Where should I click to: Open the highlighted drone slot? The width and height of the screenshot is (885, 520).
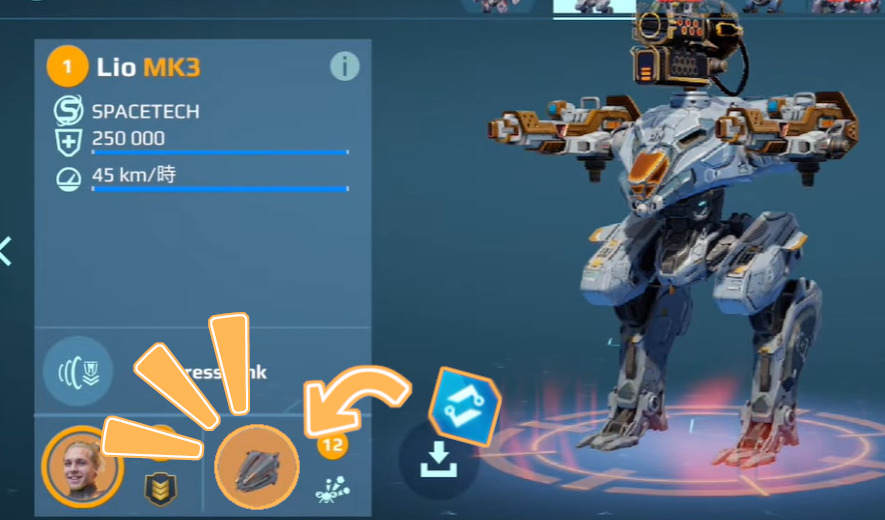coord(257,467)
